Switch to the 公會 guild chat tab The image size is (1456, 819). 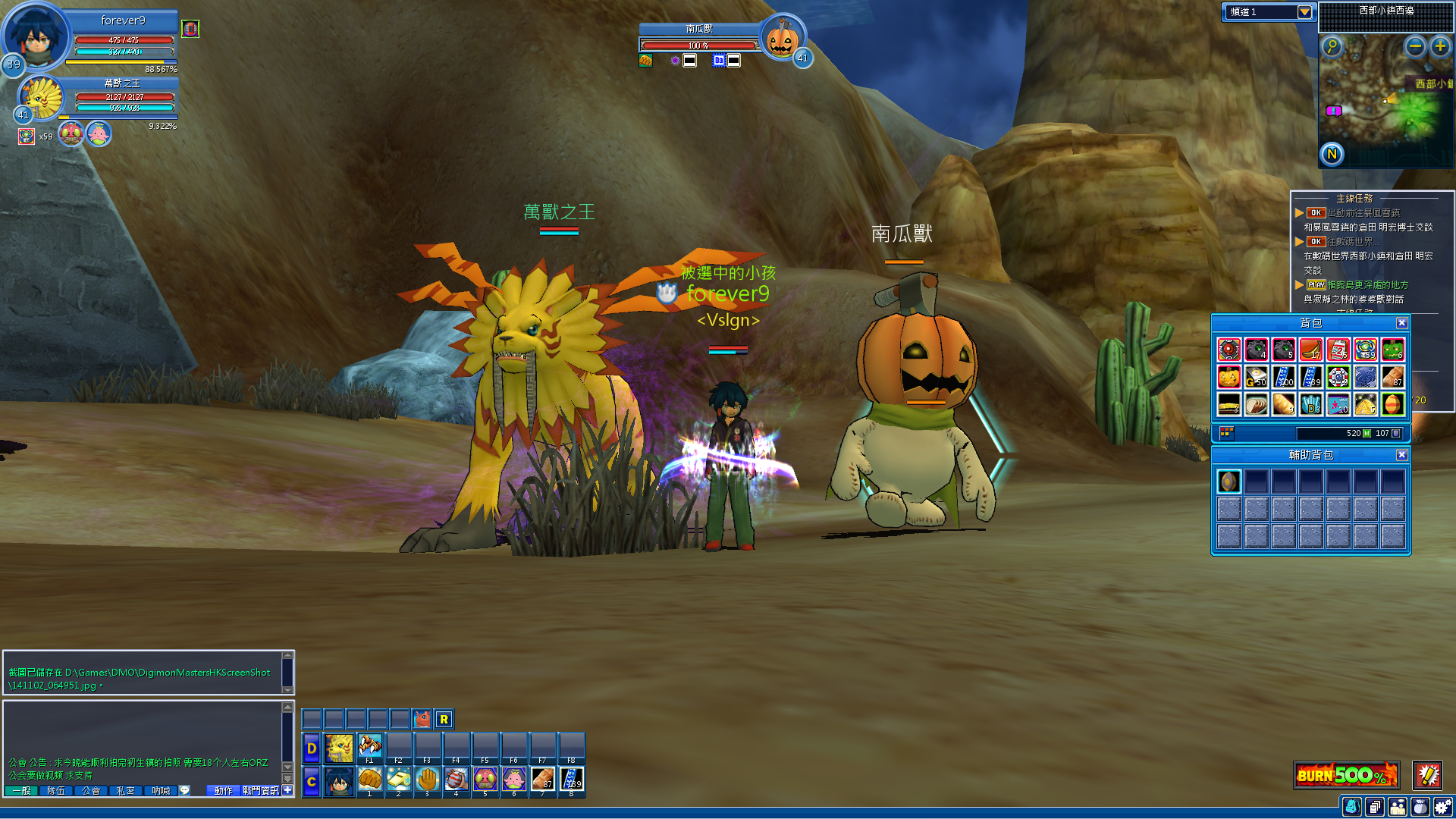(91, 791)
